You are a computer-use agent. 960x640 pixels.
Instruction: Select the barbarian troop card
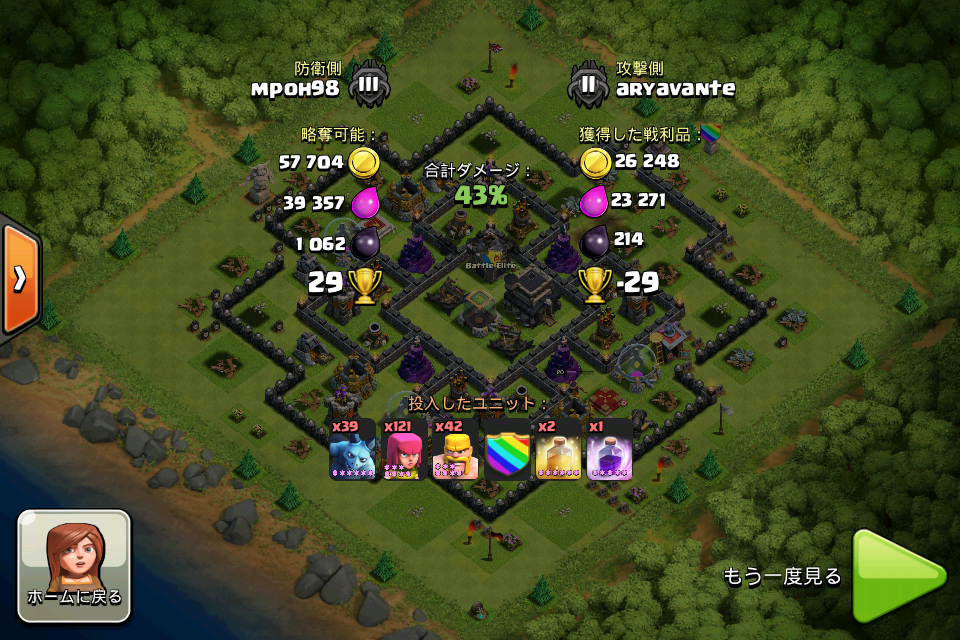click(x=455, y=449)
